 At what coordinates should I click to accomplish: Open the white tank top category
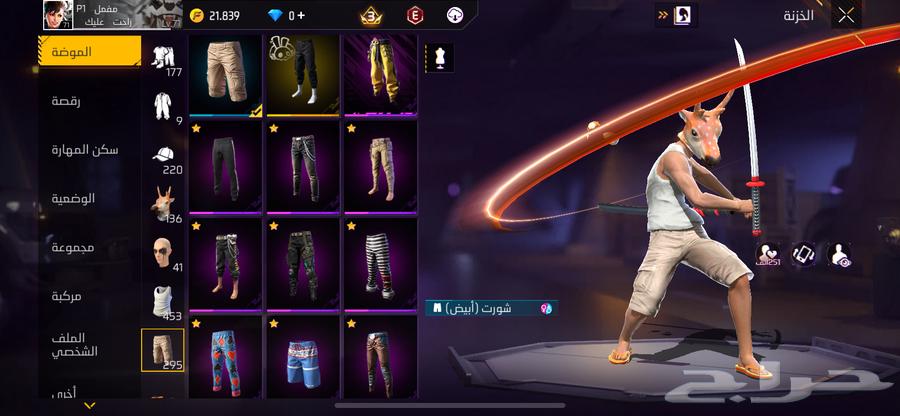[x=162, y=302]
